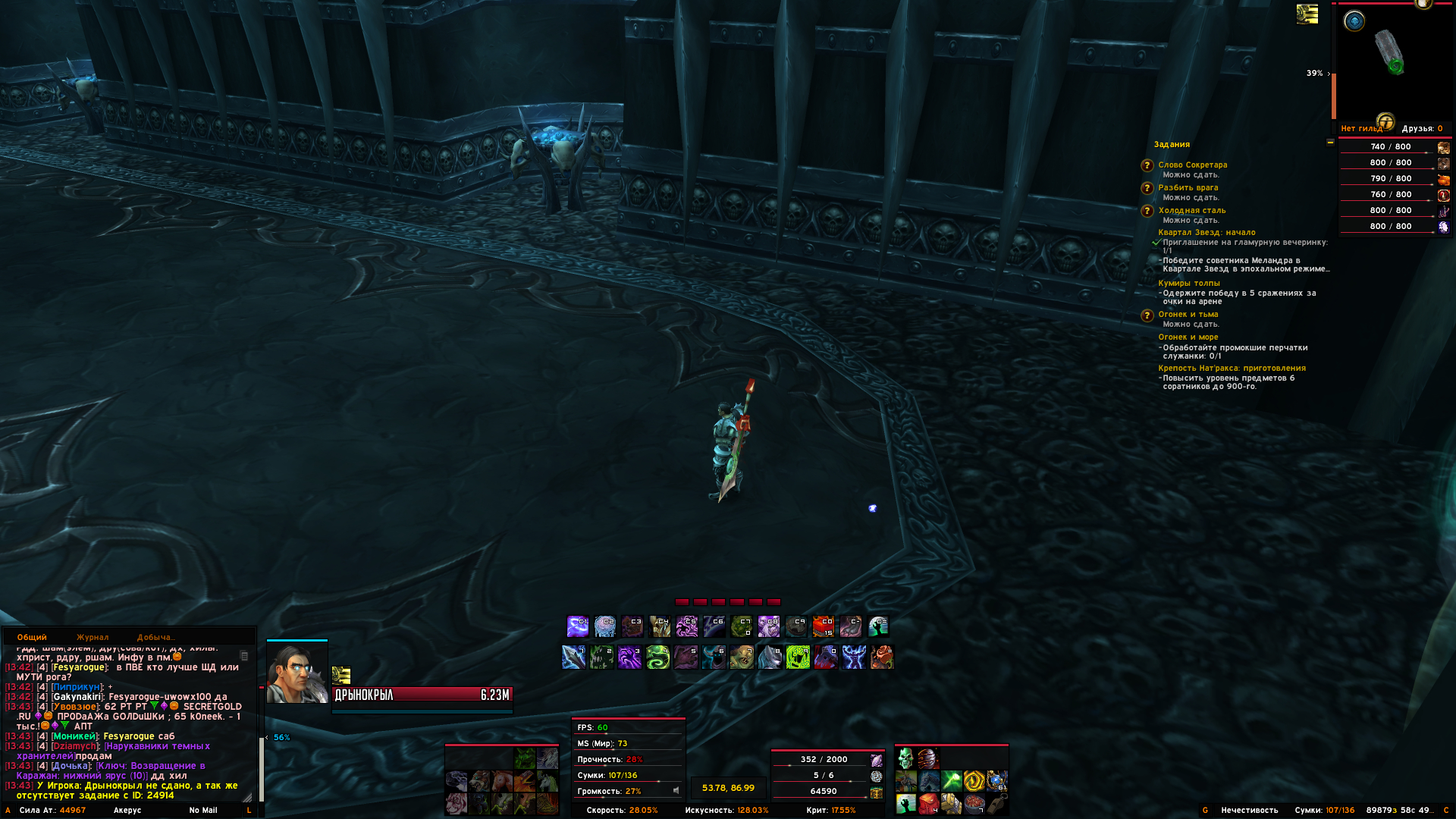Open the Огонек и море quest
Image resolution: width=1456 pixels, height=819 pixels.
1188,337
